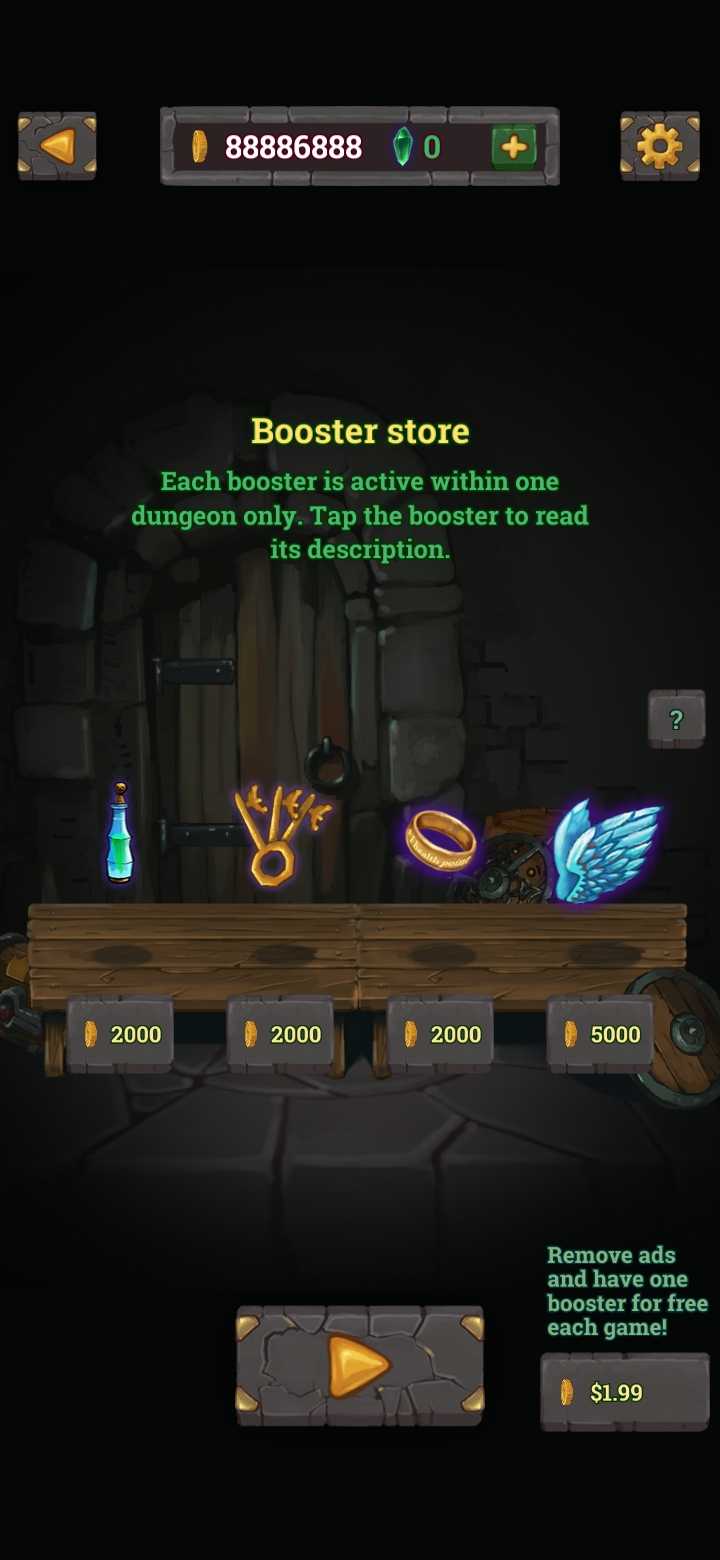Purchase the ring booster for 2000 coins
Screen dimensions: 720x1560
point(440,1034)
